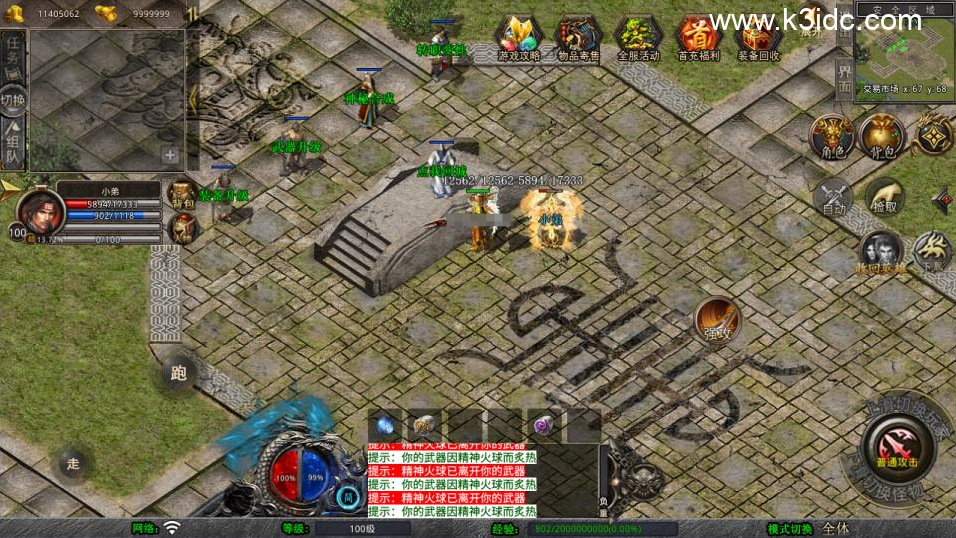Toggle 自动 auto-combat crossed swords button

point(832,198)
